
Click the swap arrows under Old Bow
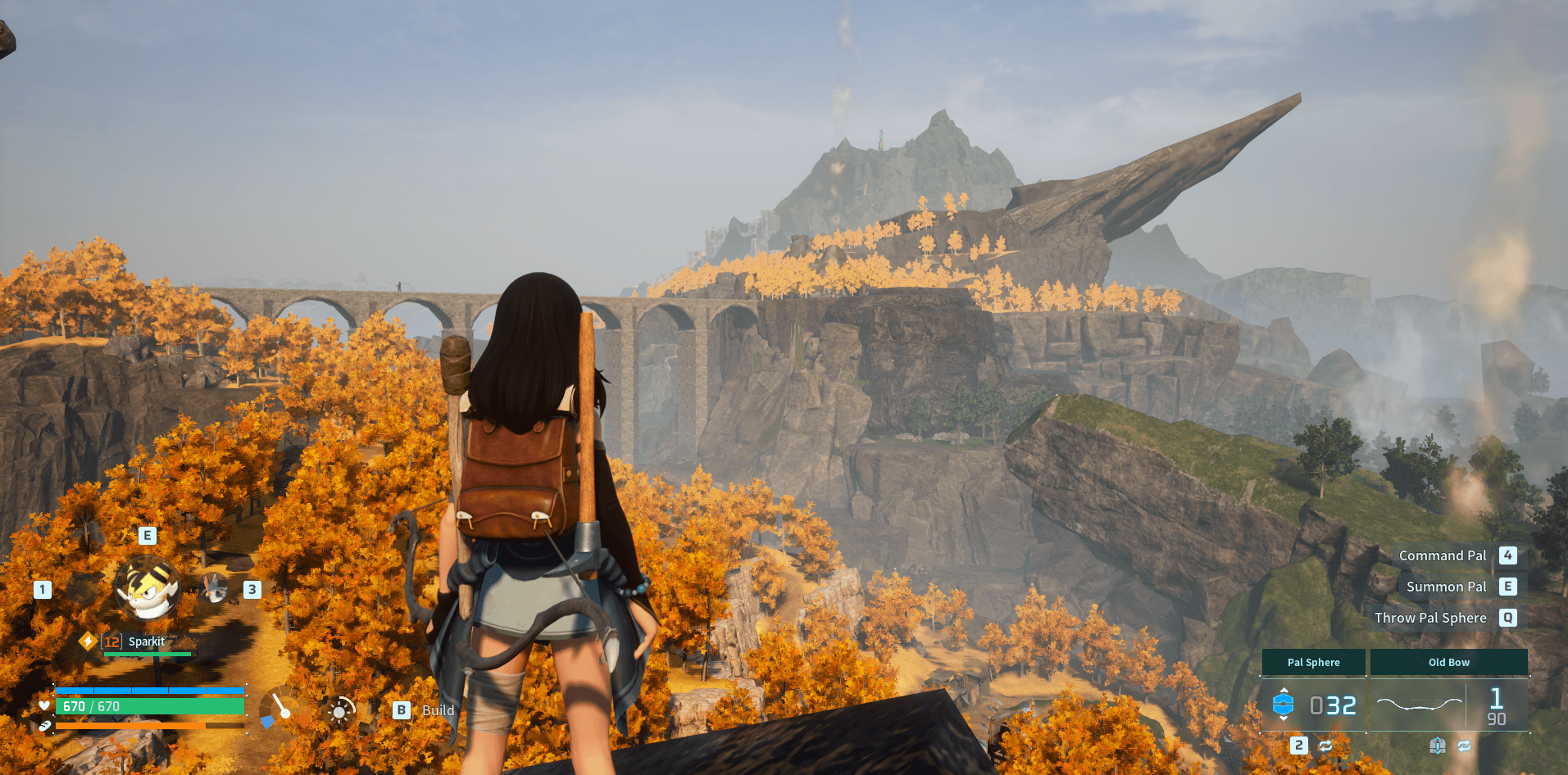click(x=1464, y=746)
